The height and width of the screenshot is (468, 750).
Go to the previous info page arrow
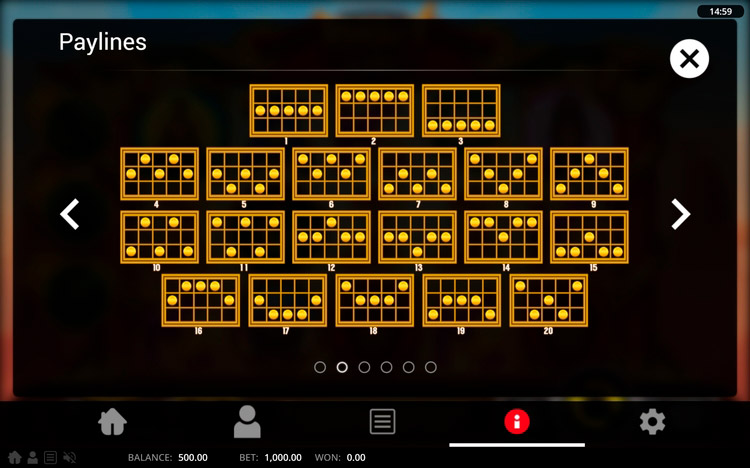click(70, 214)
